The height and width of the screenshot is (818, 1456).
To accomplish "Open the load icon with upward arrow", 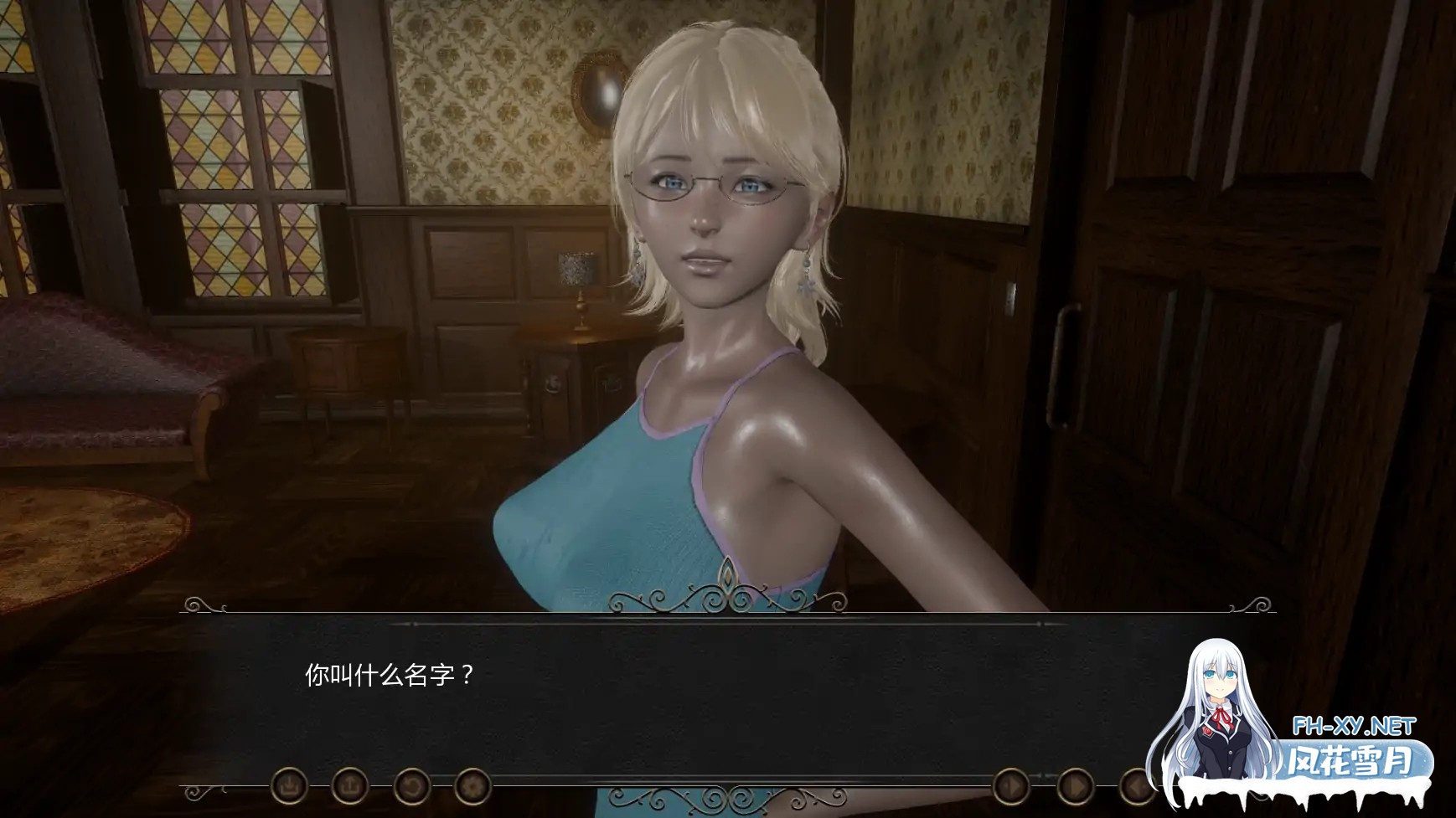I will [x=350, y=786].
